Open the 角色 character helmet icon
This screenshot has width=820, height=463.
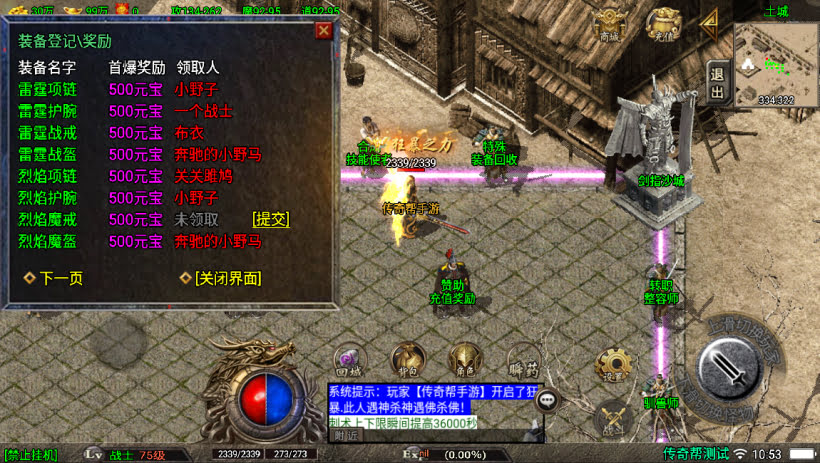[x=463, y=359]
